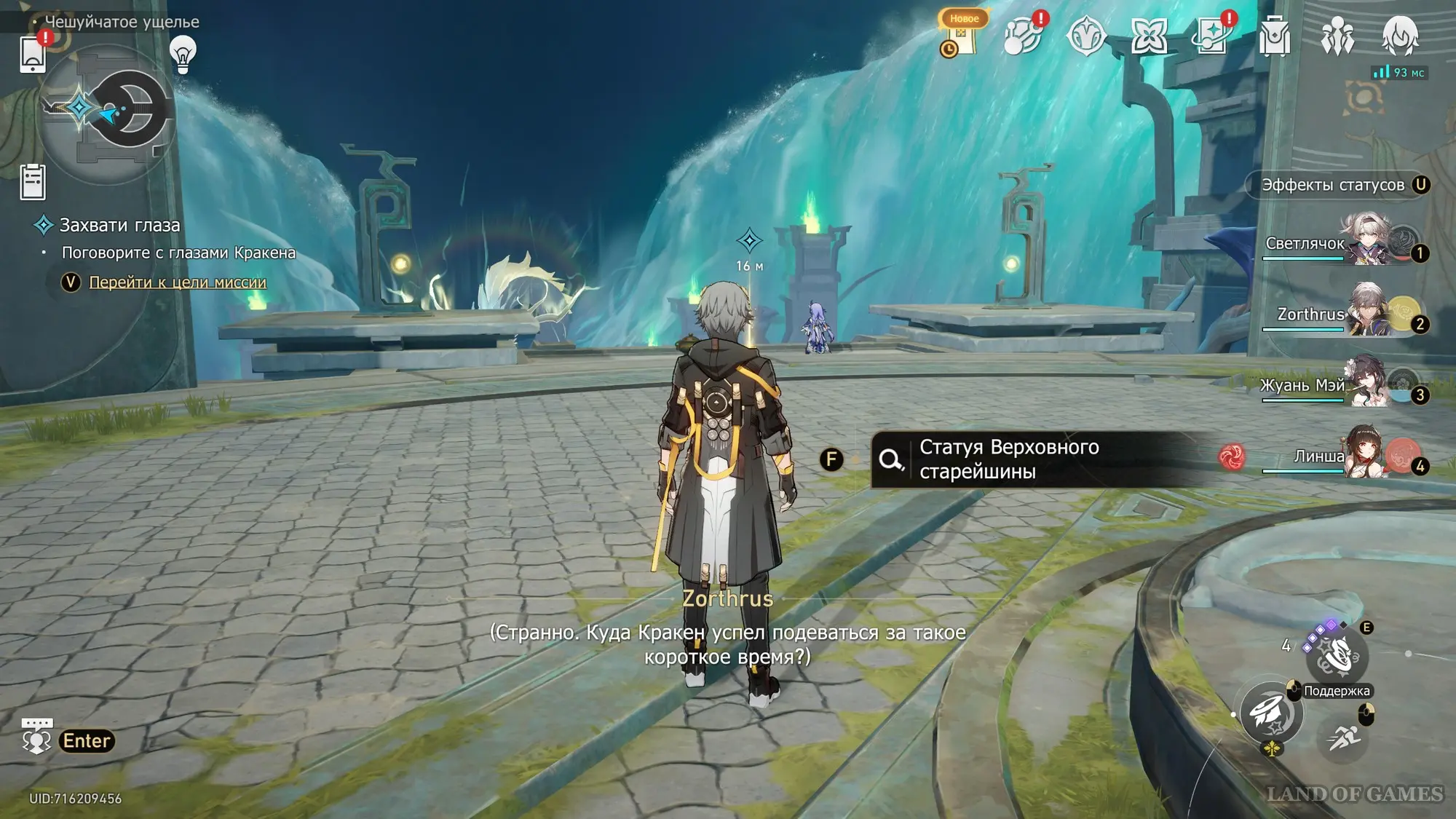Select the "Захвати глаза" mission tracker
Viewport: 1456px width, 819px height.
click(x=119, y=226)
